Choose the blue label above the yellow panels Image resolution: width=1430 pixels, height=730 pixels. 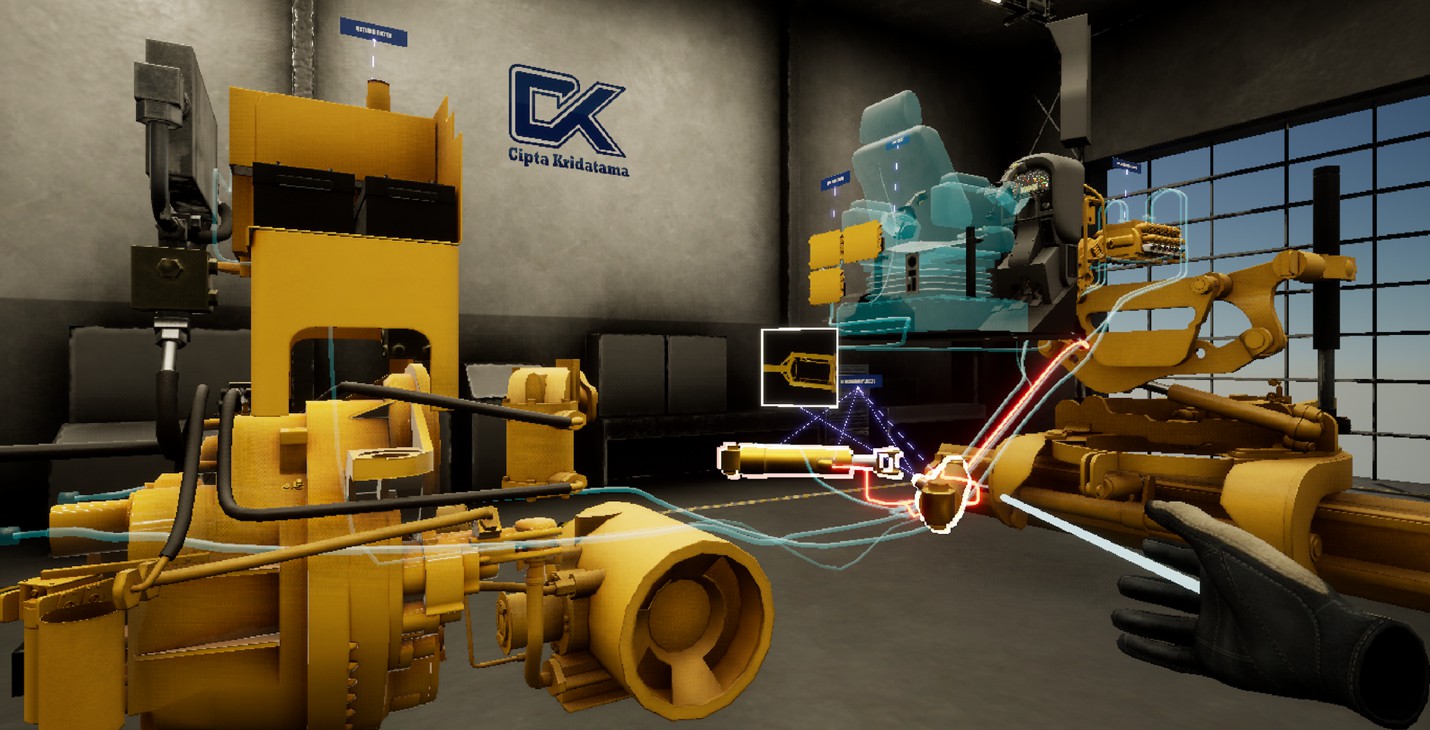[x=835, y=182]
